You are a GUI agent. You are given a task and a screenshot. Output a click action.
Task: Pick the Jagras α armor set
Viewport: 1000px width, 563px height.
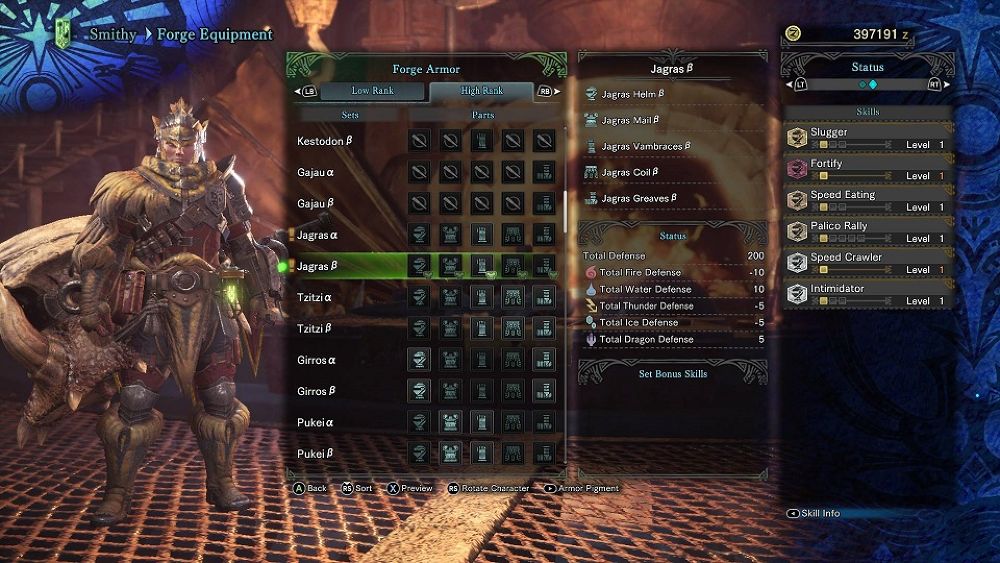tap(317, 236)
